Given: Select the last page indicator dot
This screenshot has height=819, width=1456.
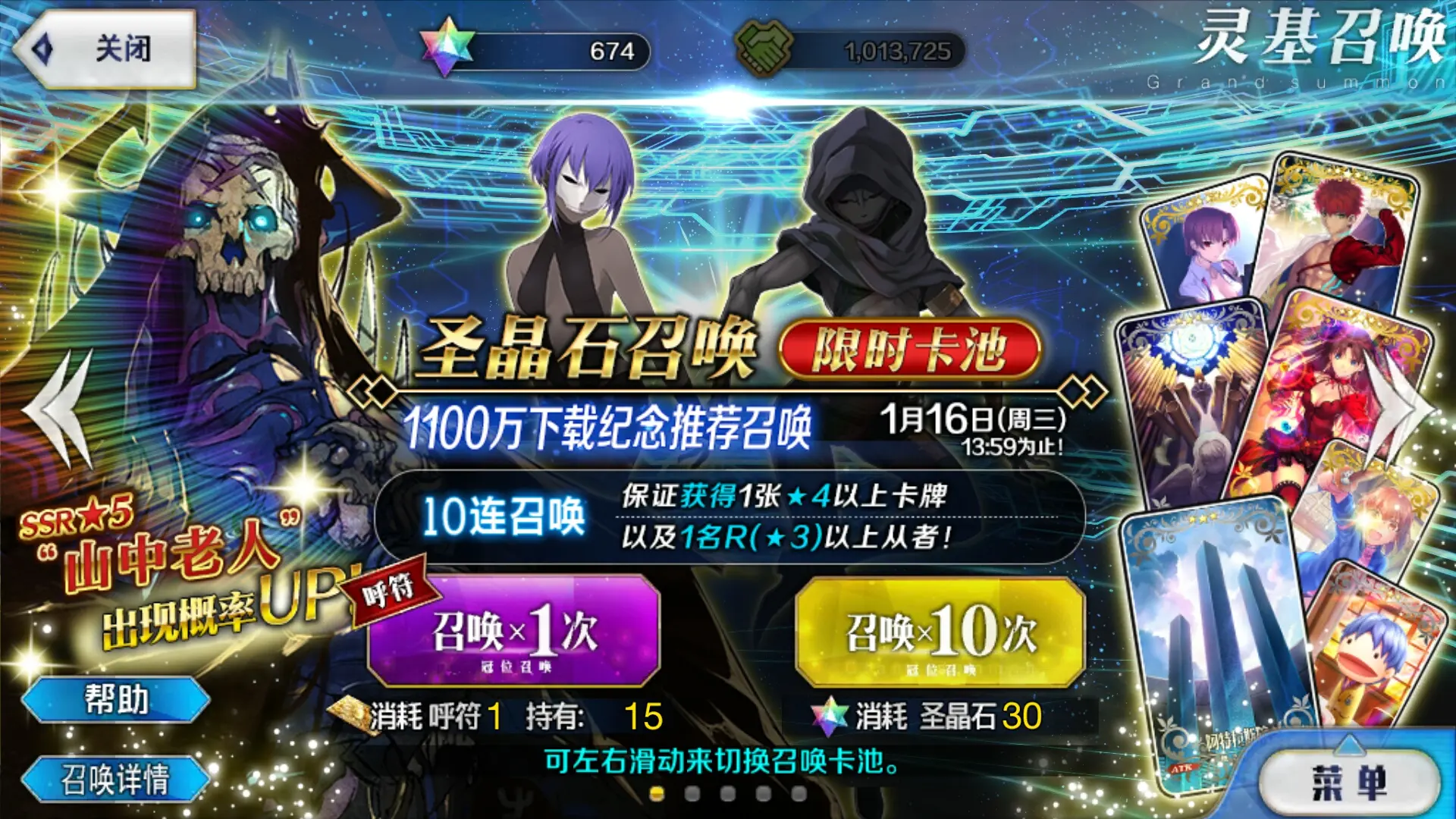Looking at the screenshot, I should tap(799, 794).
